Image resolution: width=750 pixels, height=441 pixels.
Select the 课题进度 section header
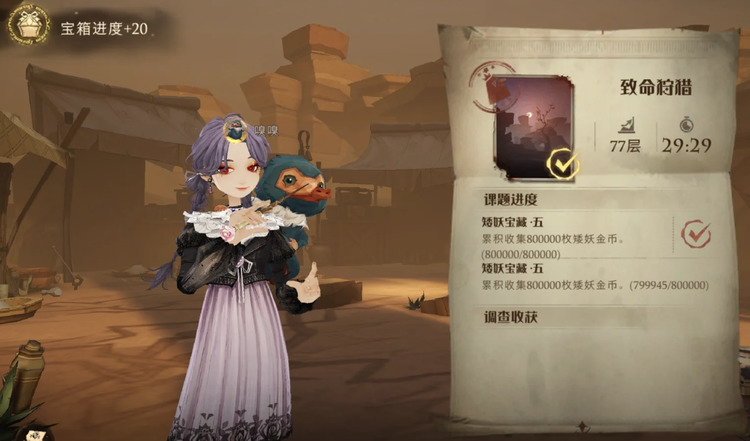tap(512, 198)
